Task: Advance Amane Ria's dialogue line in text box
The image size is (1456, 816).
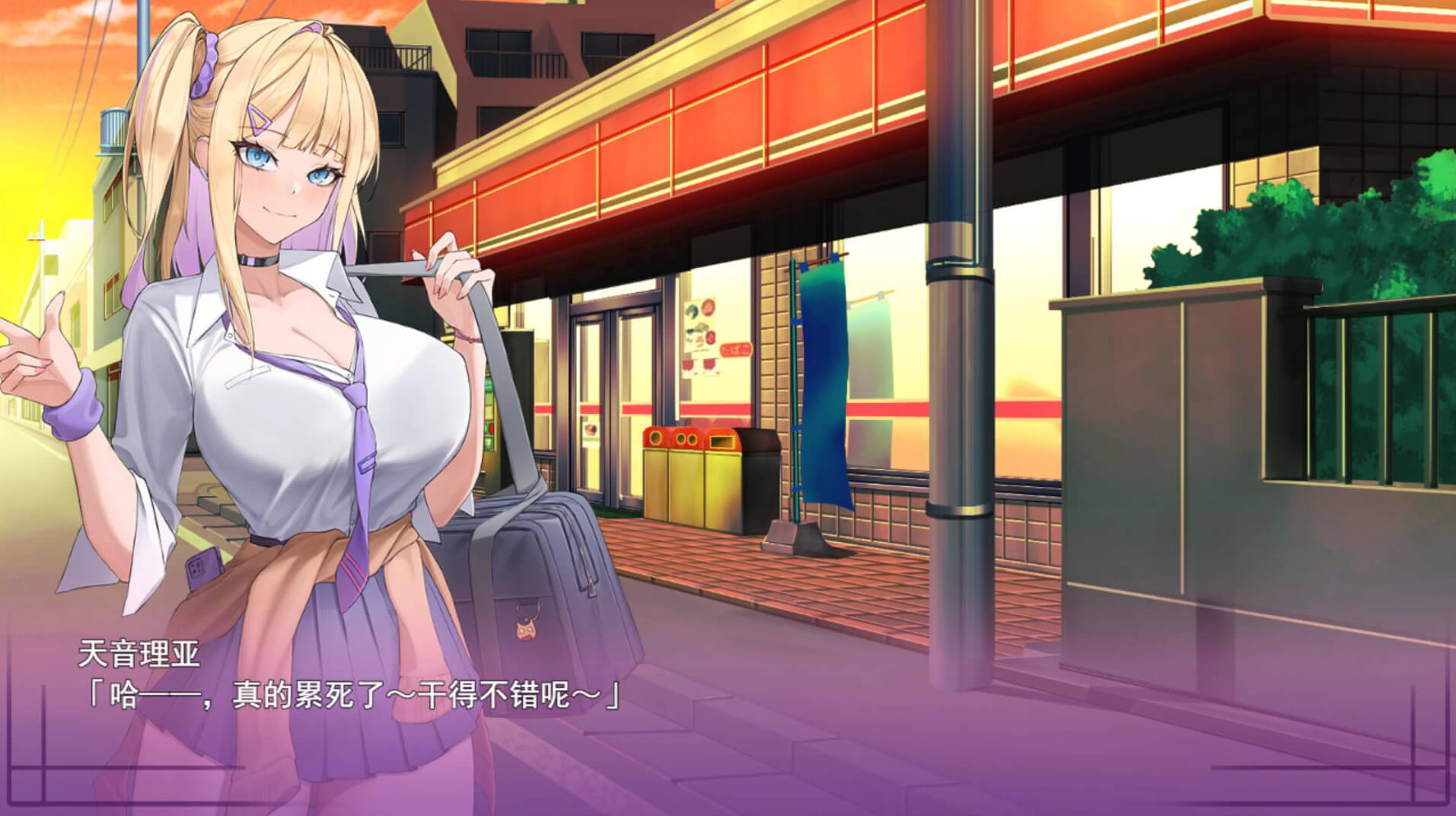Action: click(x=350, y=696)
